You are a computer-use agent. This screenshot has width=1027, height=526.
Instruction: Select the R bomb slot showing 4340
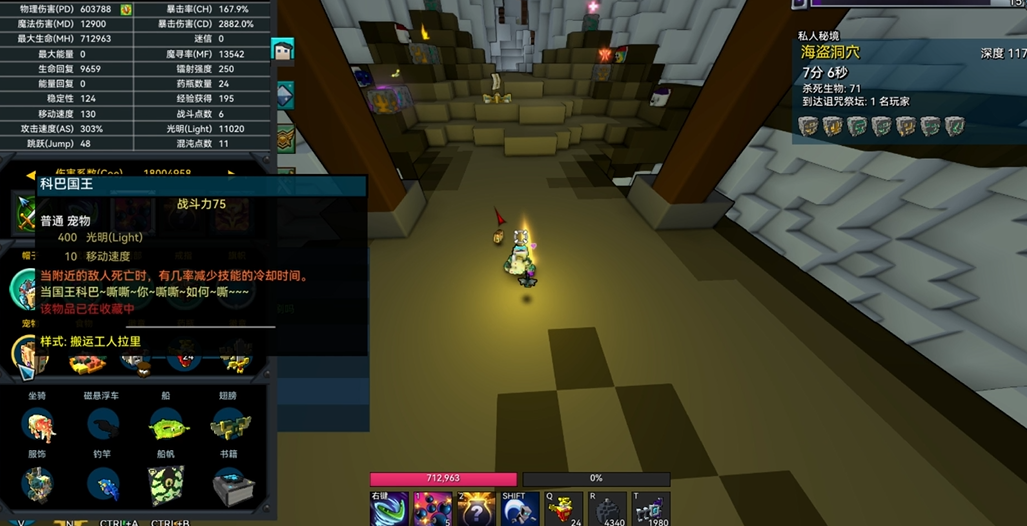(607, 508)
